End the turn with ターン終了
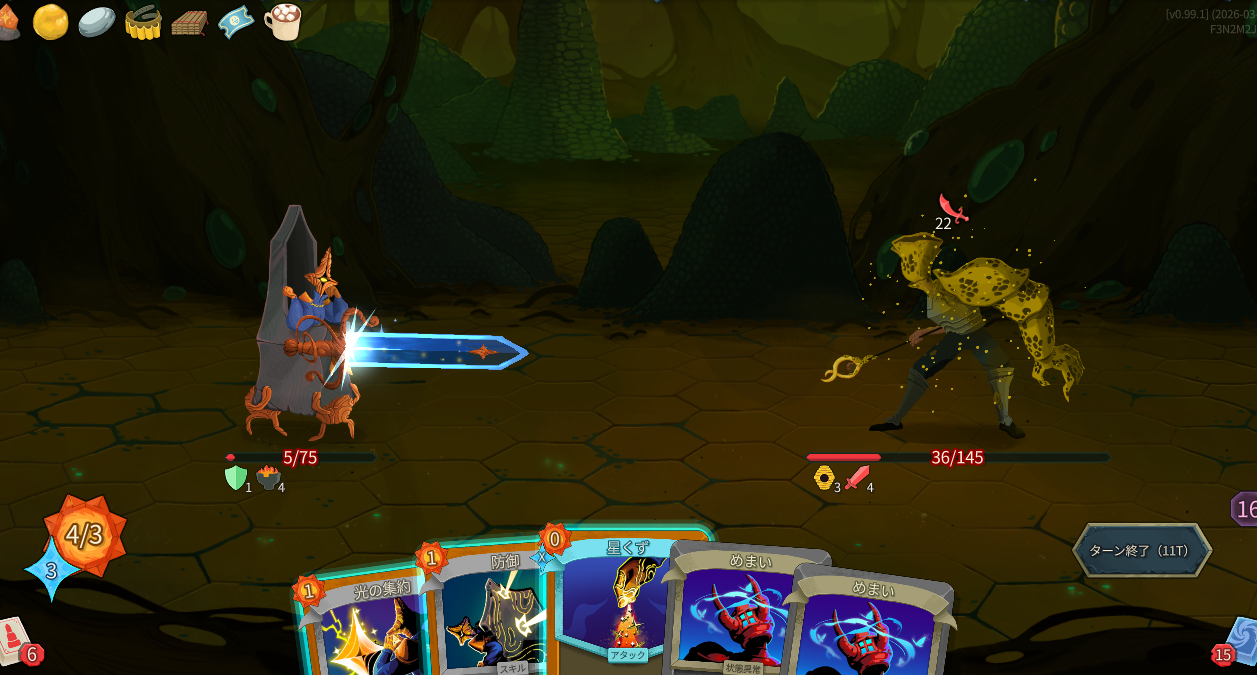The image size is (1257, 675). [x=1141, y=550]
